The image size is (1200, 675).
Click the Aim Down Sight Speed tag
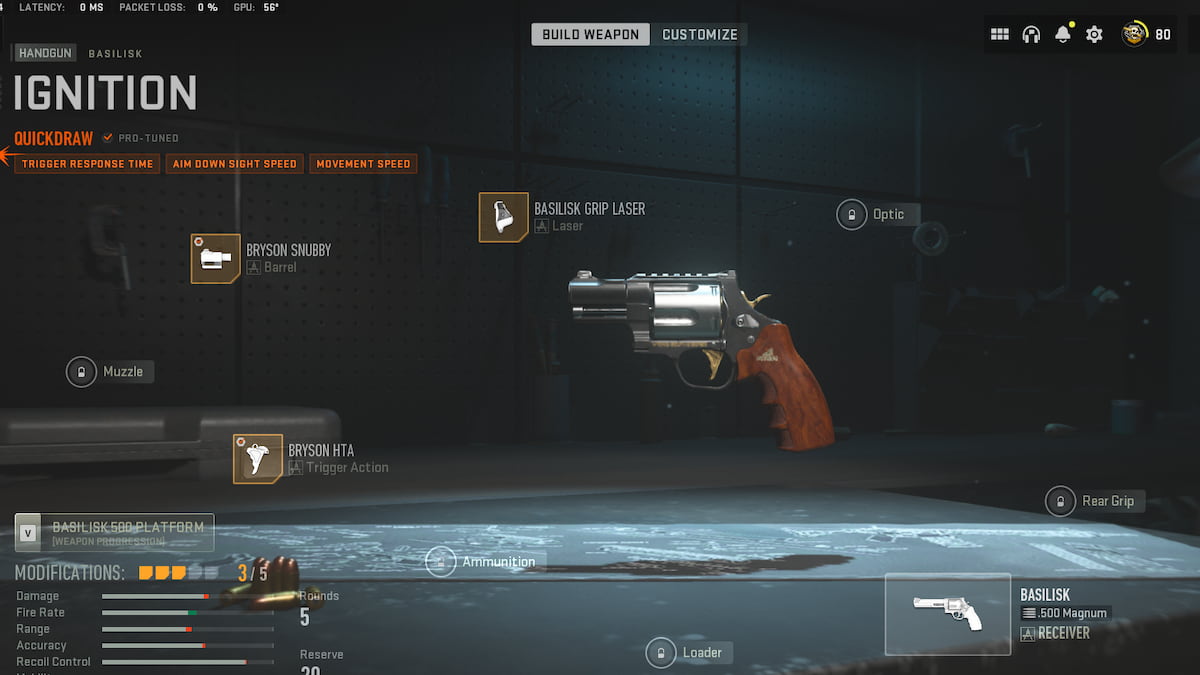click(235, 164)
